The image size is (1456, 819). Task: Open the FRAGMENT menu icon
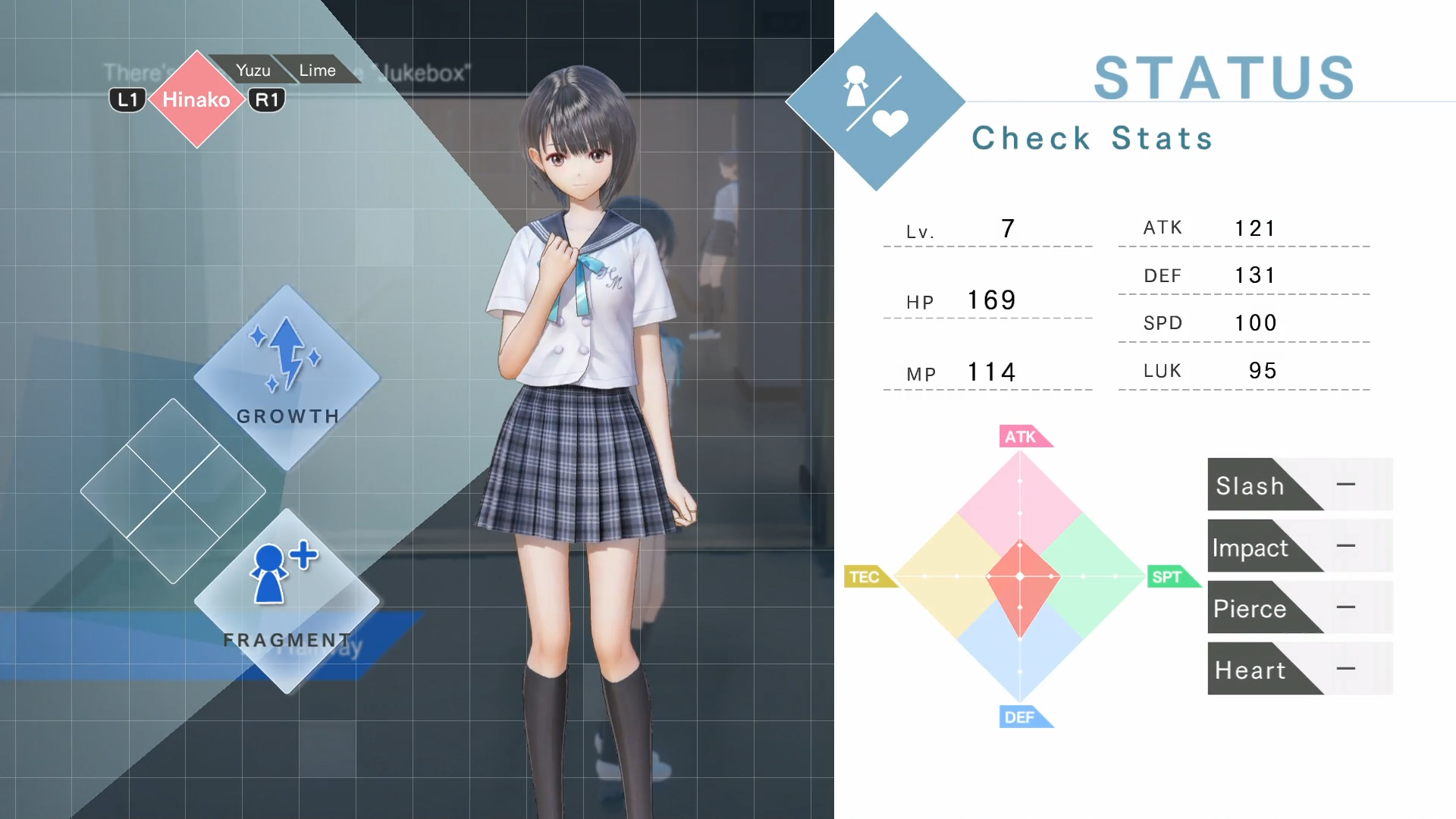[287, 603]
